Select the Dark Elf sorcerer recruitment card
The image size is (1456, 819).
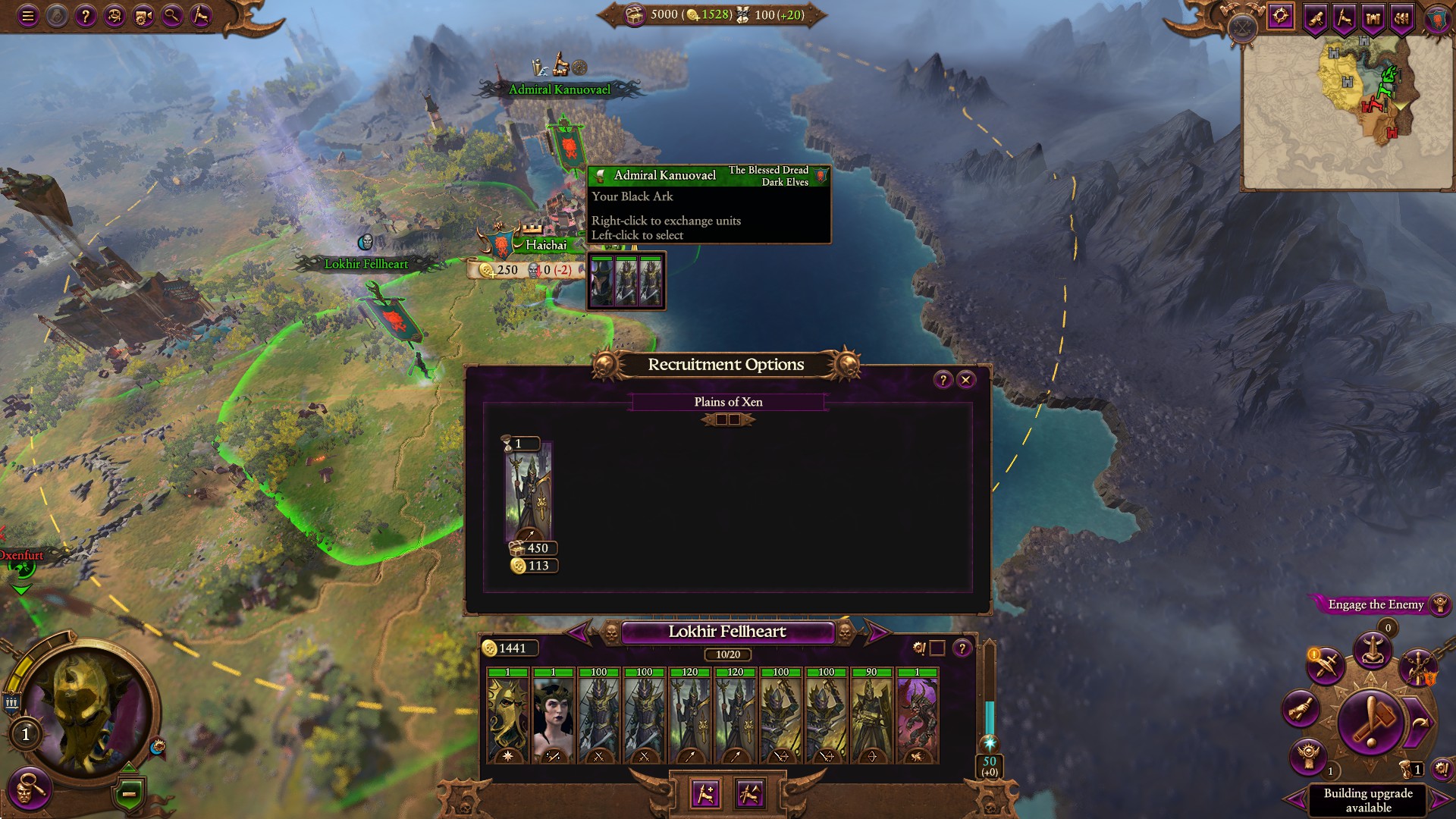(529, 497)
